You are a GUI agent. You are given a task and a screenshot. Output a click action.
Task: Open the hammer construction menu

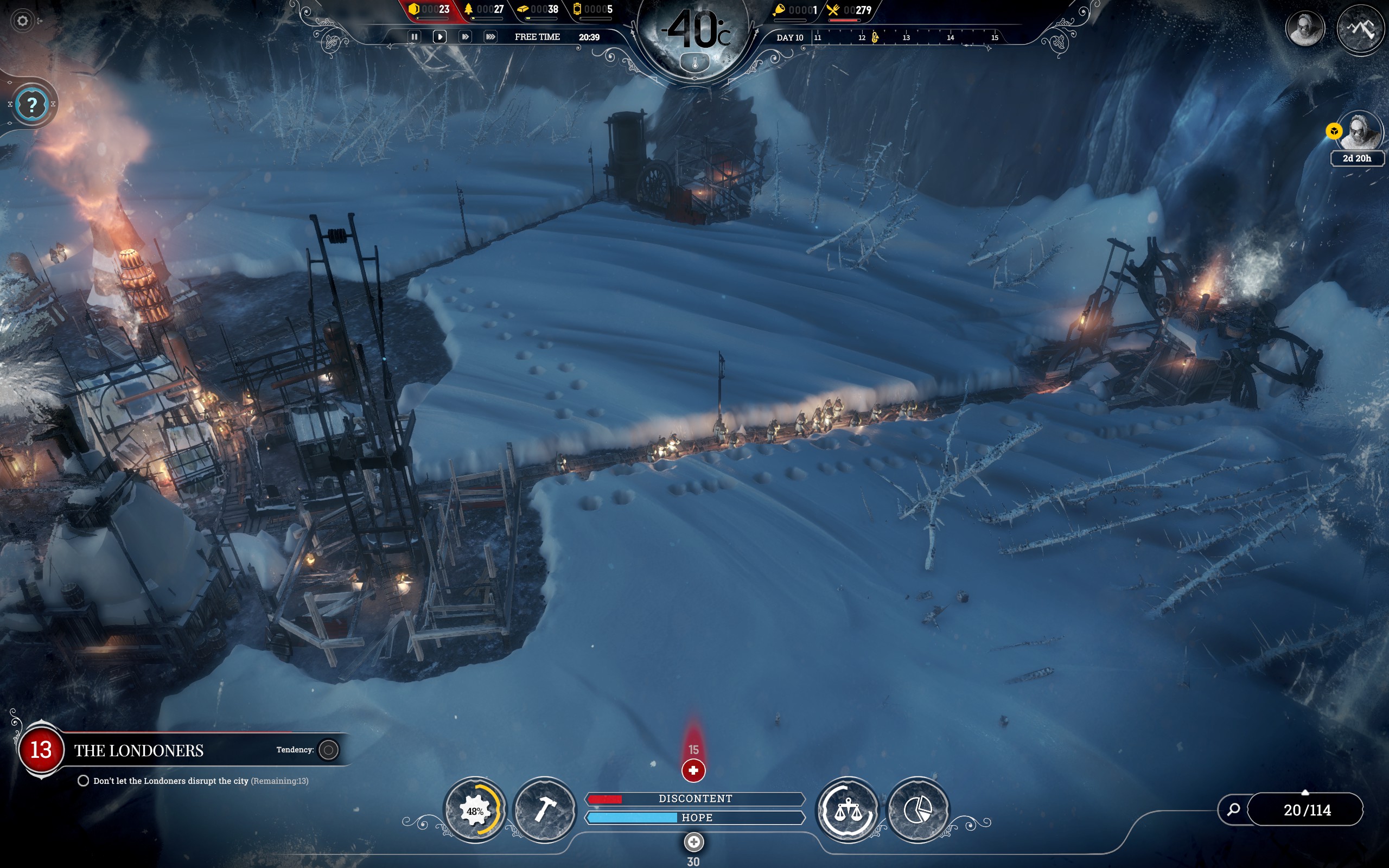[544, 810]
